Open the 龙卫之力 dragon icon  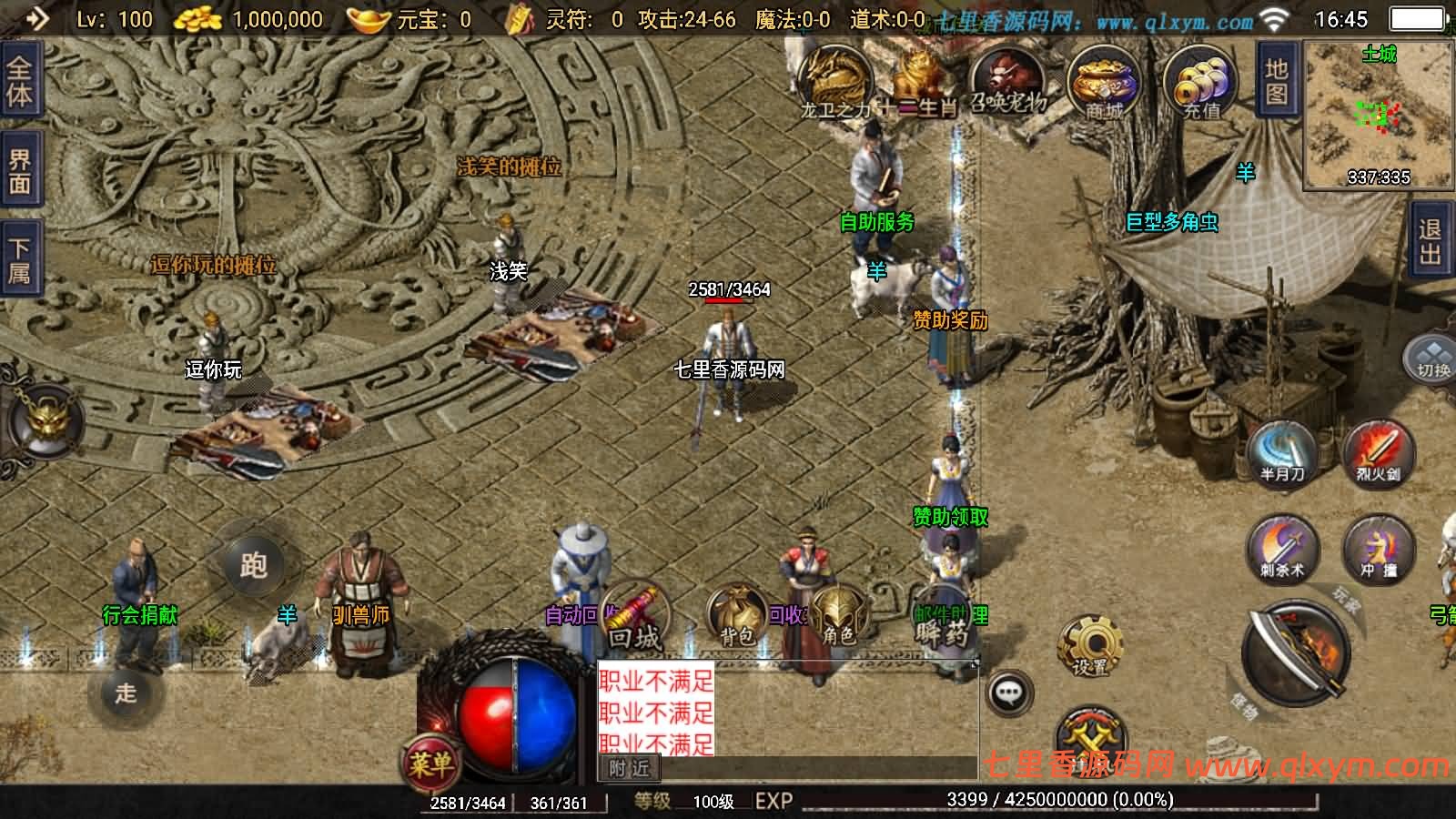click(x=834, y=82)
